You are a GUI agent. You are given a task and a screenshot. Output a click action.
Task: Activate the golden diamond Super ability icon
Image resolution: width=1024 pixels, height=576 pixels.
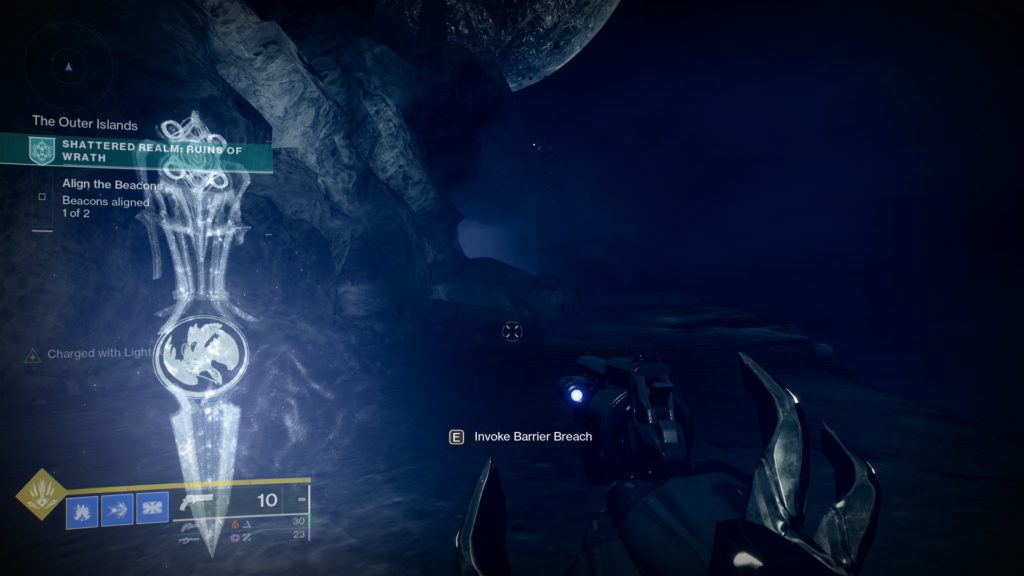tap(41, 495)
